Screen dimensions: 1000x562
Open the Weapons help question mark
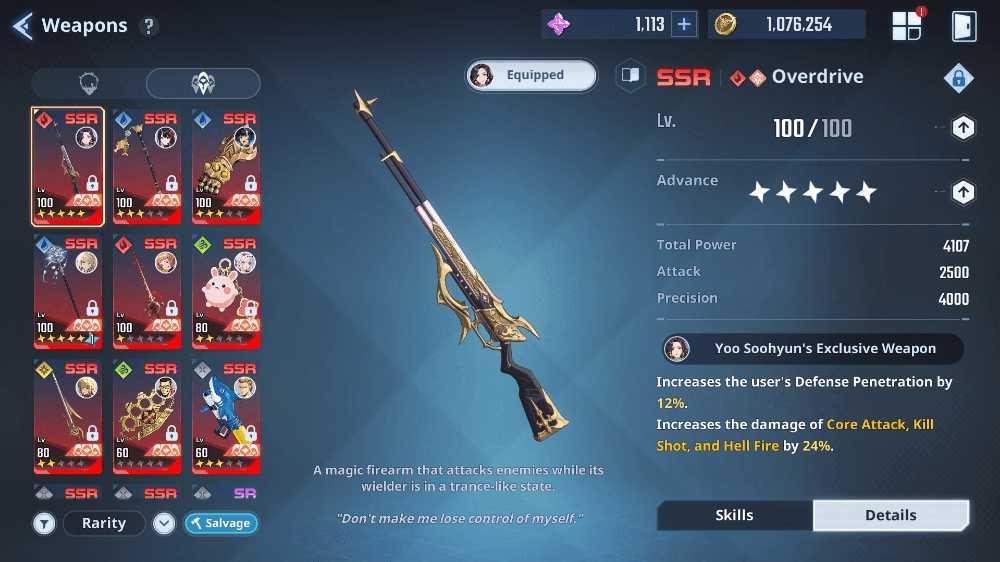pos(149,26)
